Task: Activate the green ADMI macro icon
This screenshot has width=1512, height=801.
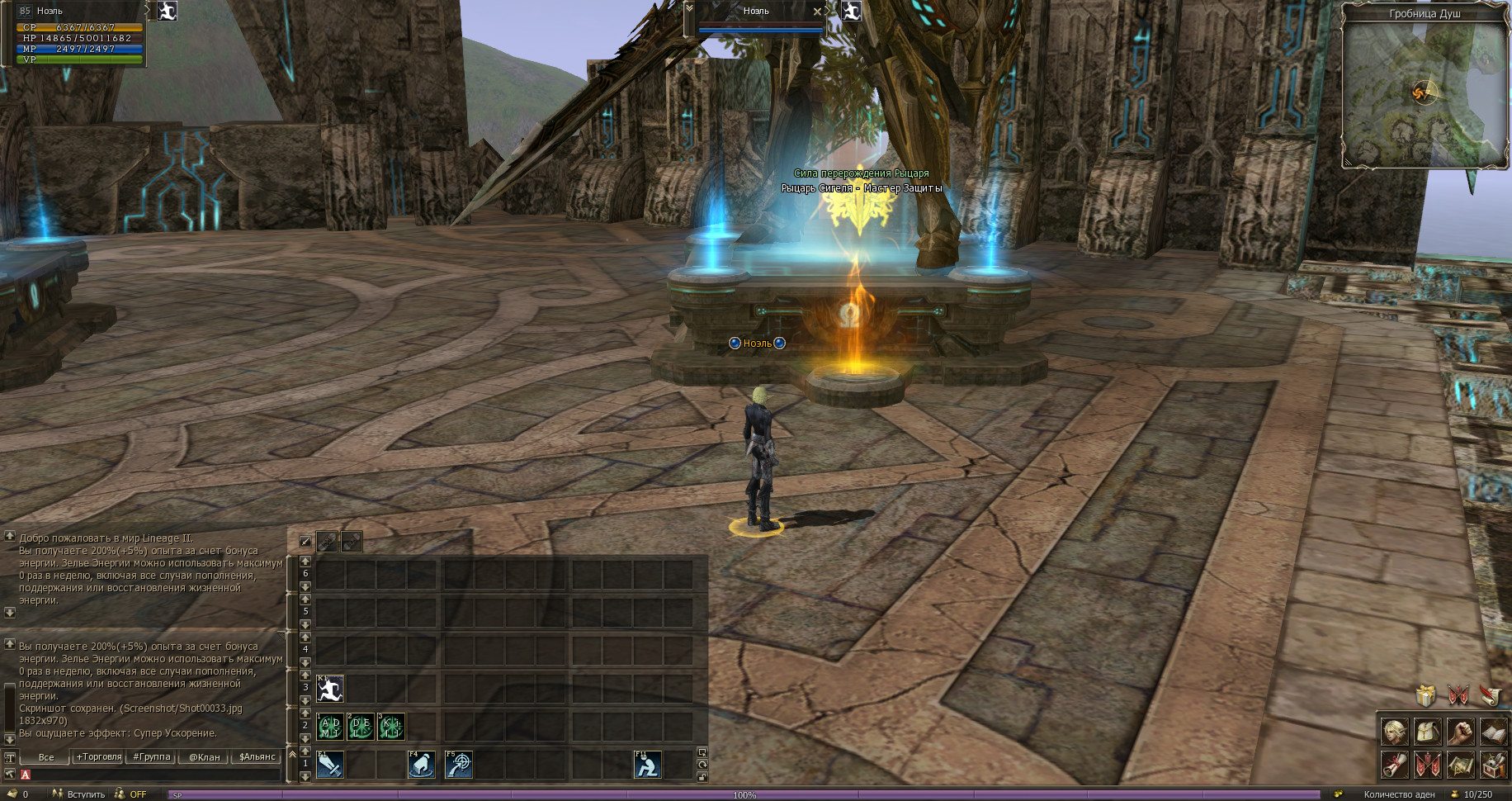Action: tap(330, 727)
